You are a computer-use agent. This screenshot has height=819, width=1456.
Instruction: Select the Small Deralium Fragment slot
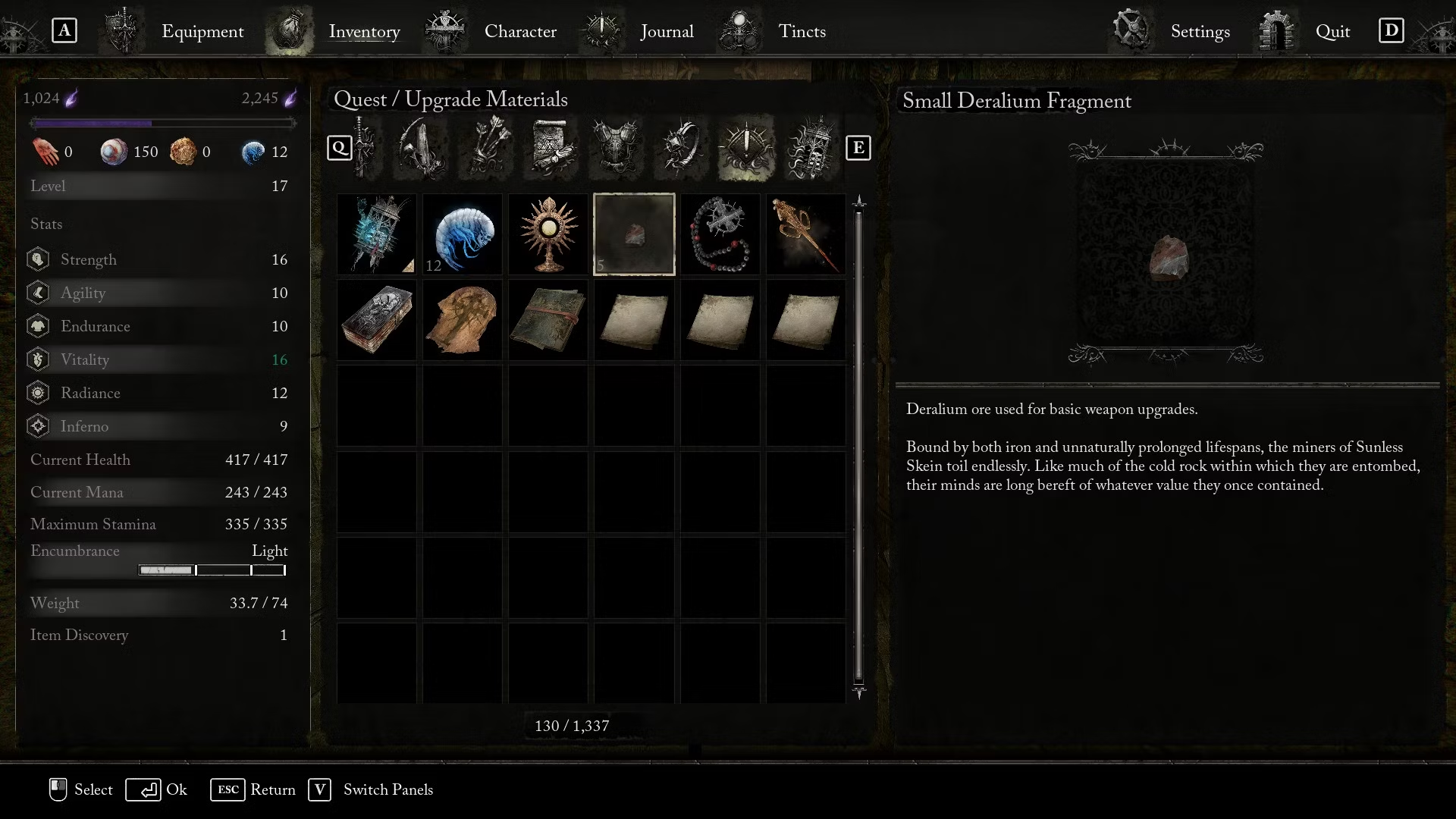[634, 234]
